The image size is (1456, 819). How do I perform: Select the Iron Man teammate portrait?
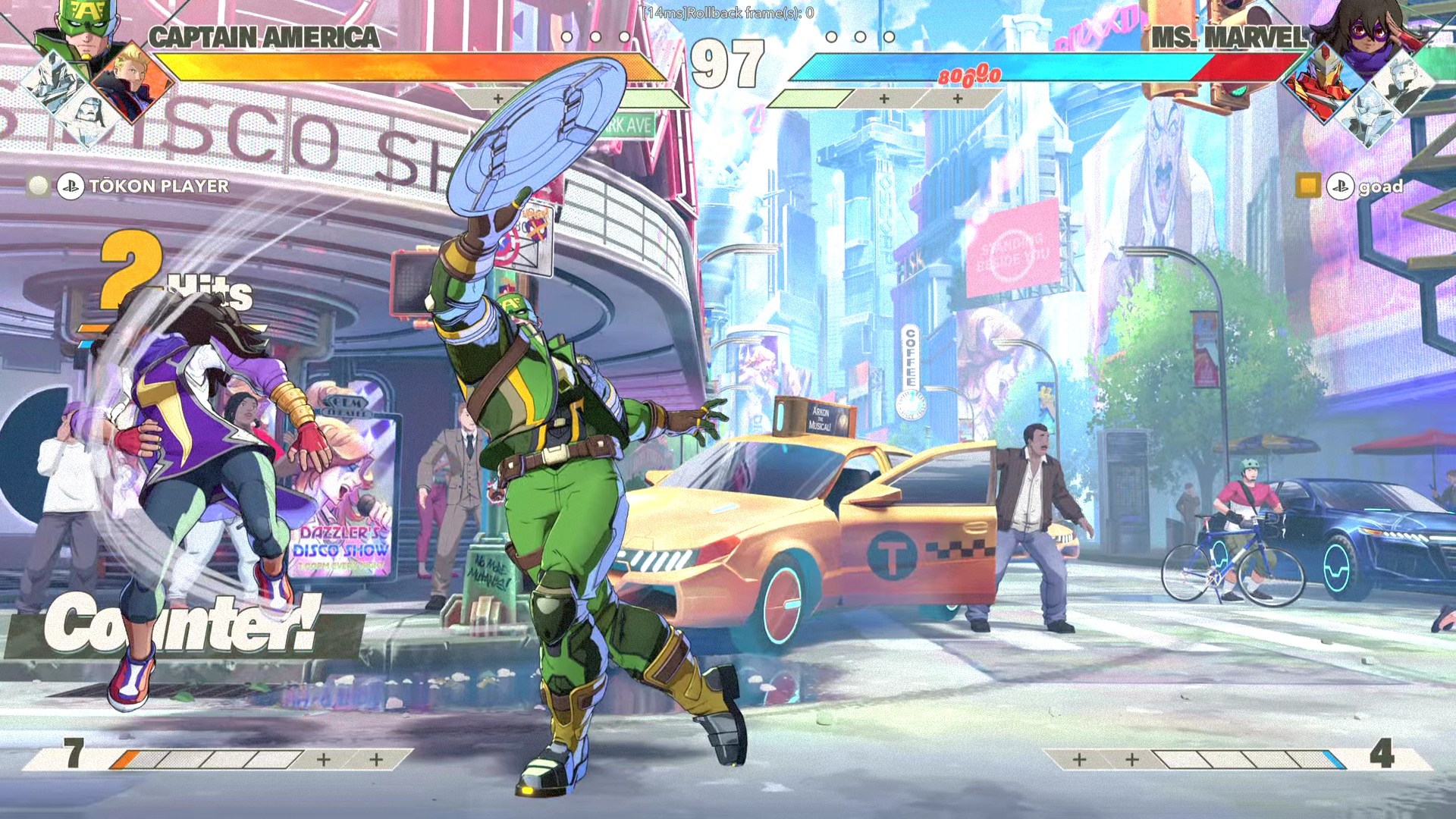coord(1323,83)
